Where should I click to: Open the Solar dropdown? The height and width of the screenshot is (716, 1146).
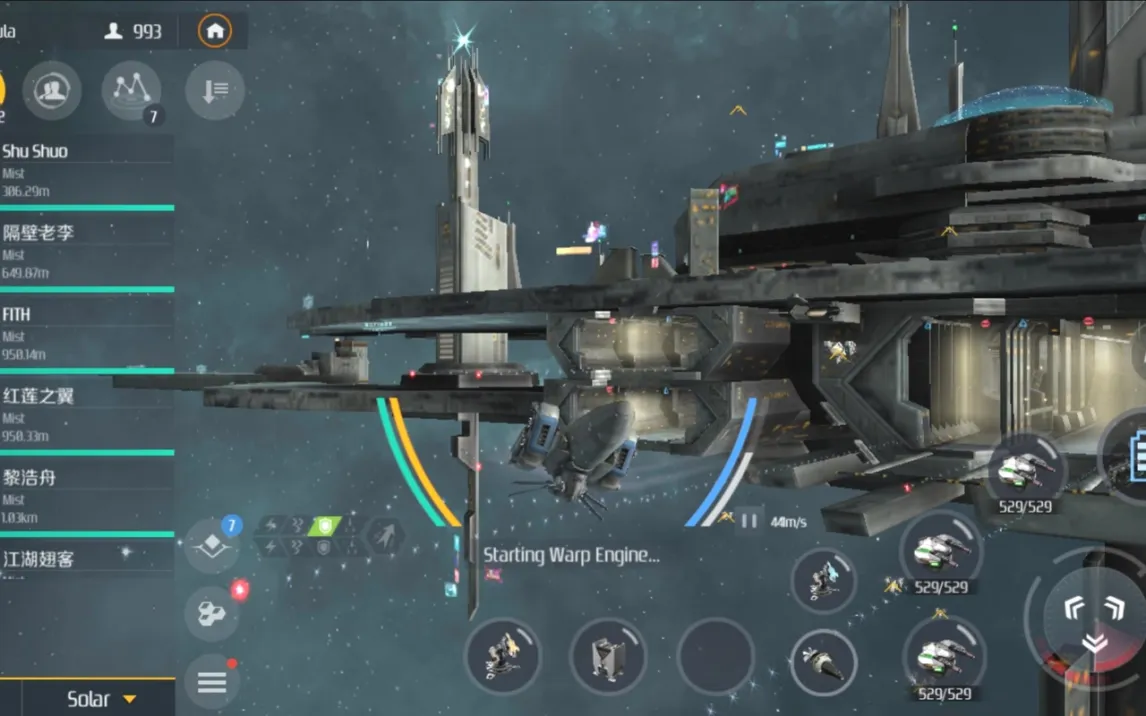(100, 699)
